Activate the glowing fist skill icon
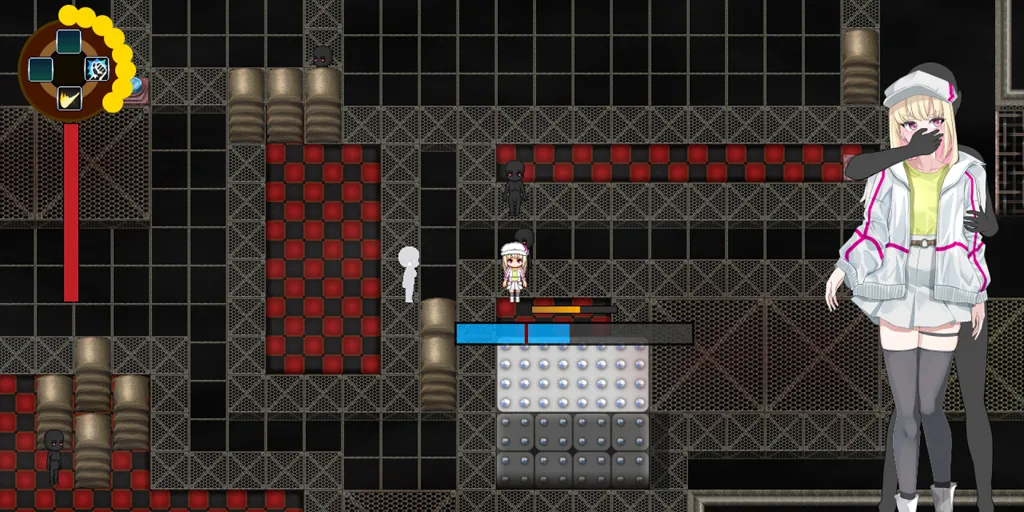 click(x=96, y=69)
